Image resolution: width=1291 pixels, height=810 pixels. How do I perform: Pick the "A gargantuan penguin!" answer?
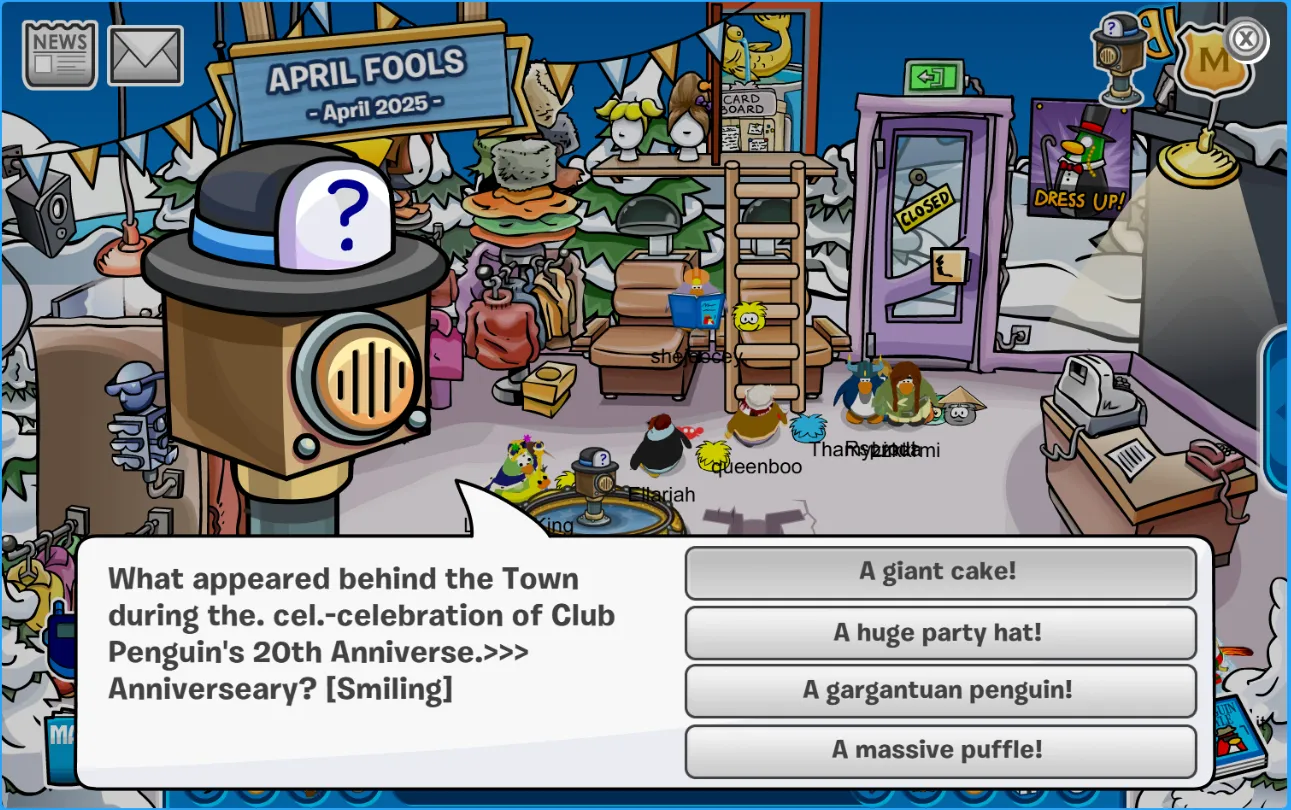coord(940,691)
